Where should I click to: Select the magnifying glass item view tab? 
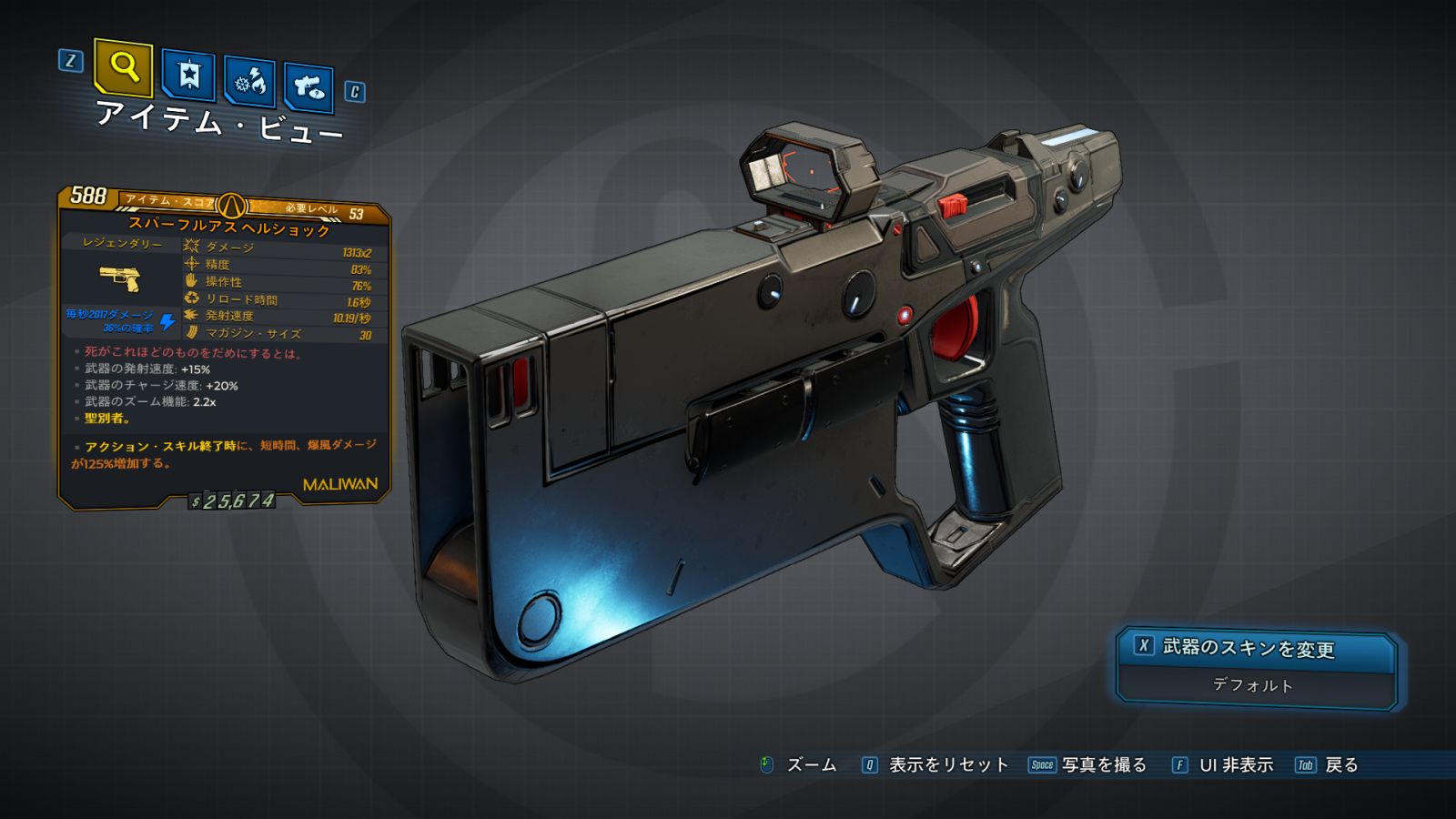coord(123,67)
